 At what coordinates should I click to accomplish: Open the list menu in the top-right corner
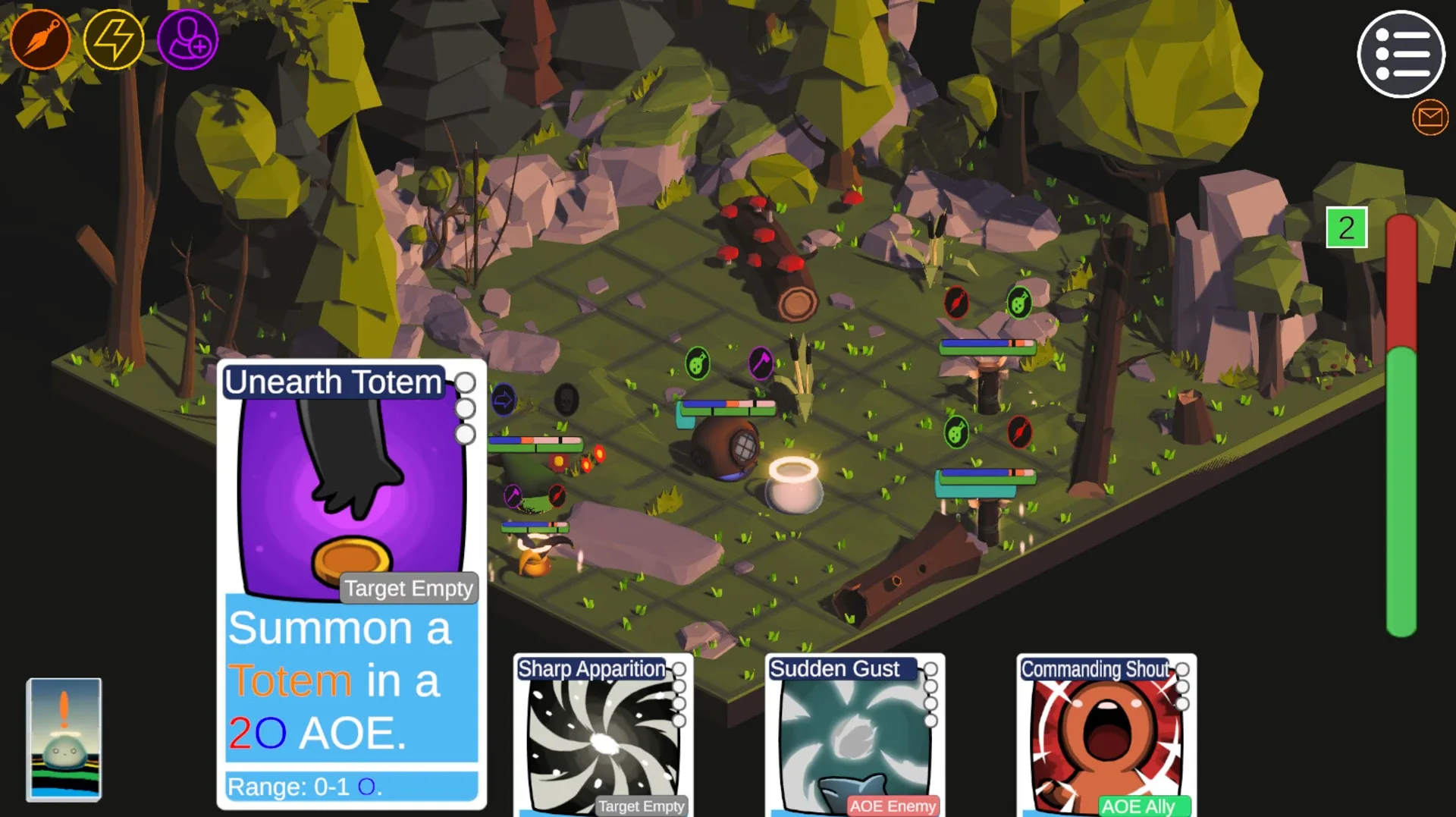click(1401, 55)
